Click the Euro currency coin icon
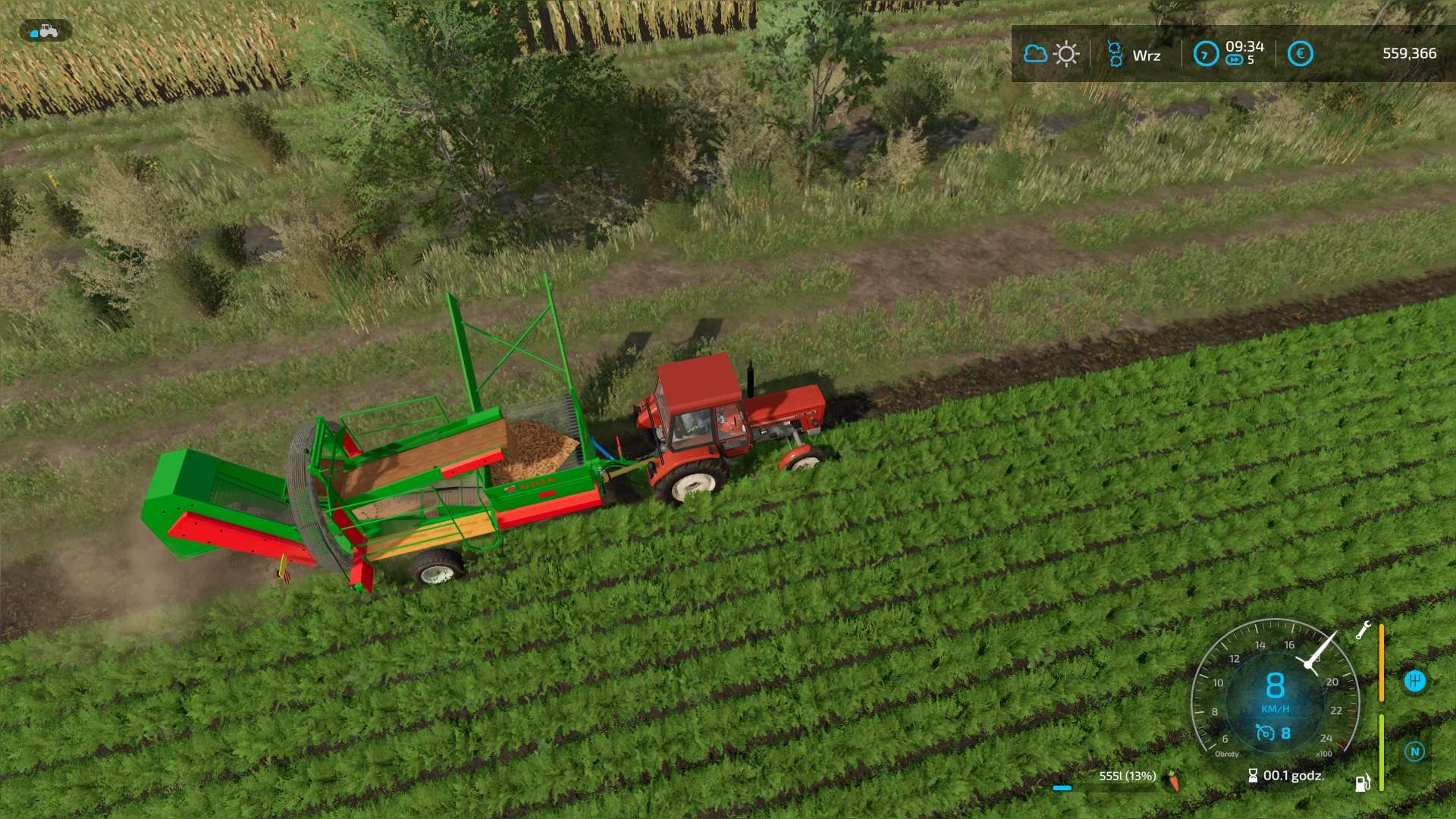 (x=1300, y=52)
